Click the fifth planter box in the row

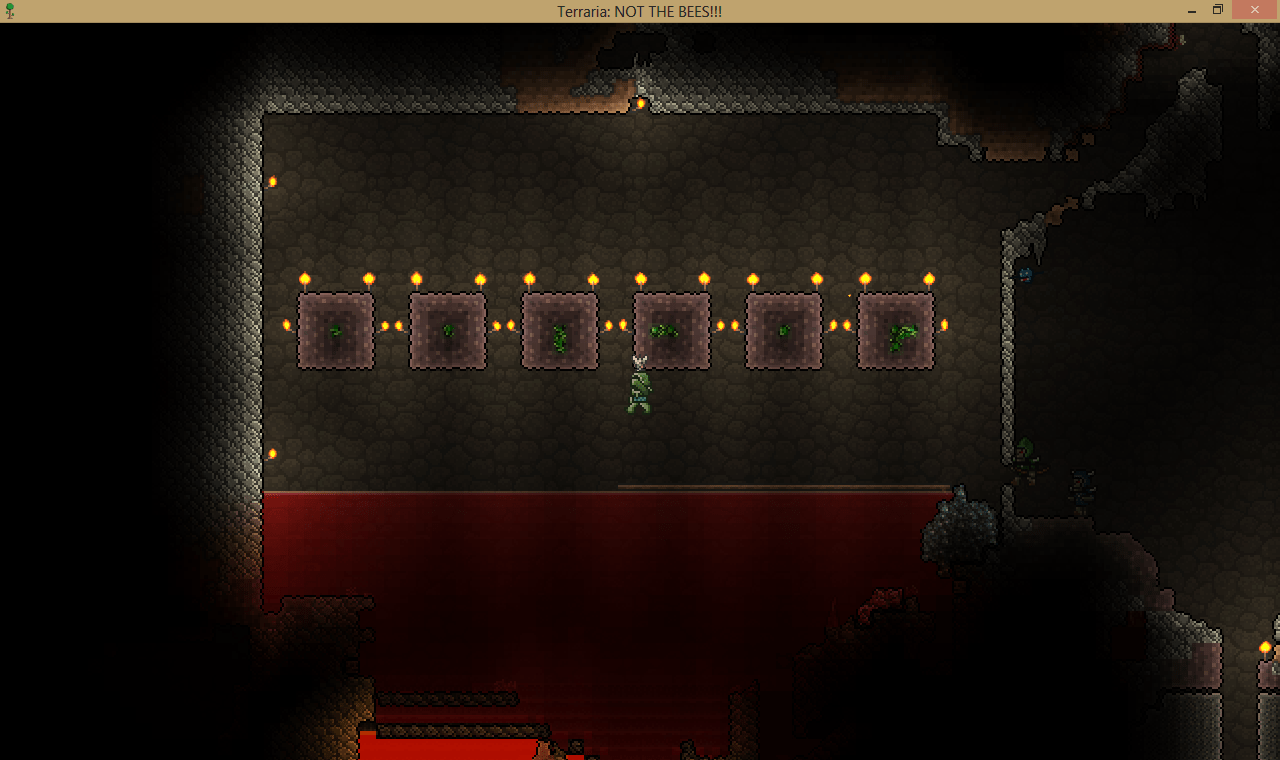click(783, 330)
